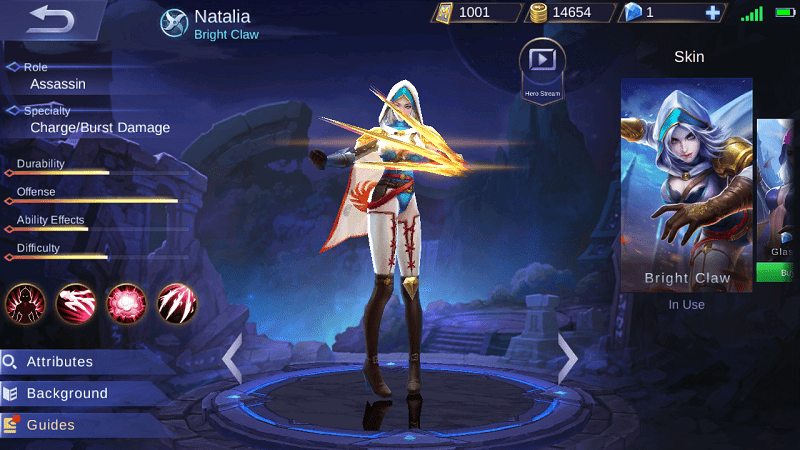Viewport: 800px width, 450px height.
Task: Click the green Buy button
Action: click(779, 272)
